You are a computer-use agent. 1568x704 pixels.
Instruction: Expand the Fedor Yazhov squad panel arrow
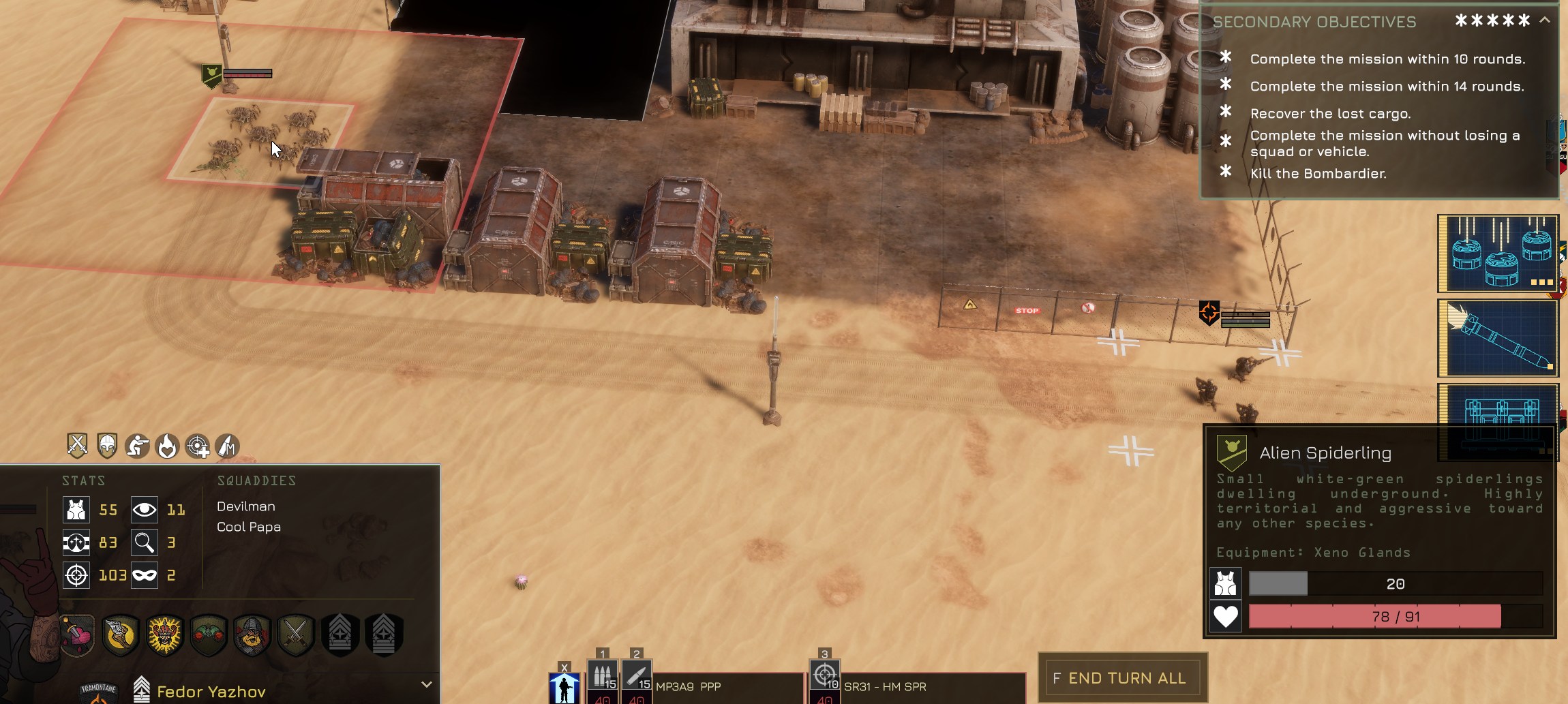click(x=427, y=684)
